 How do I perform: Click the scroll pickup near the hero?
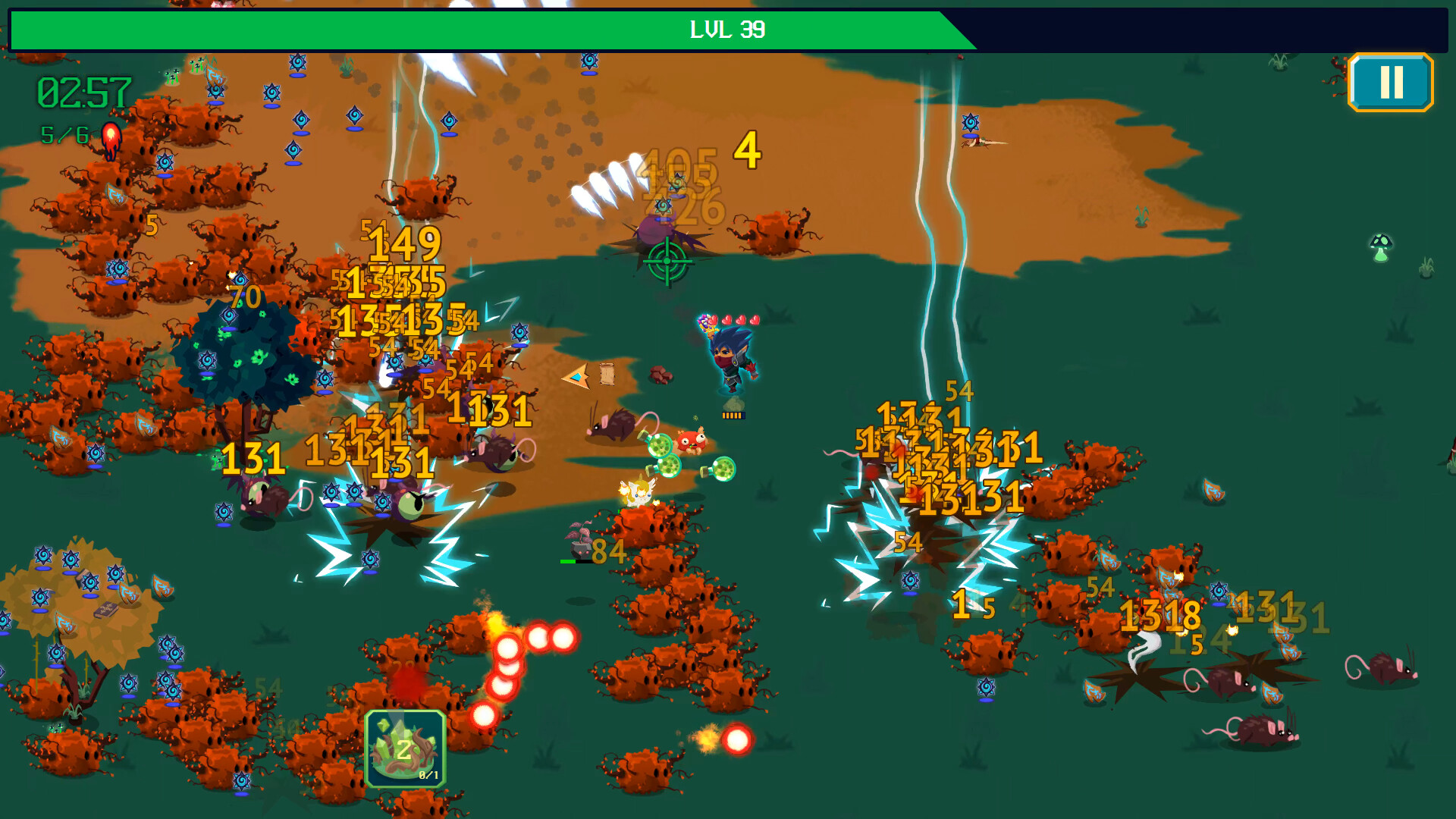tap(607, 374)
